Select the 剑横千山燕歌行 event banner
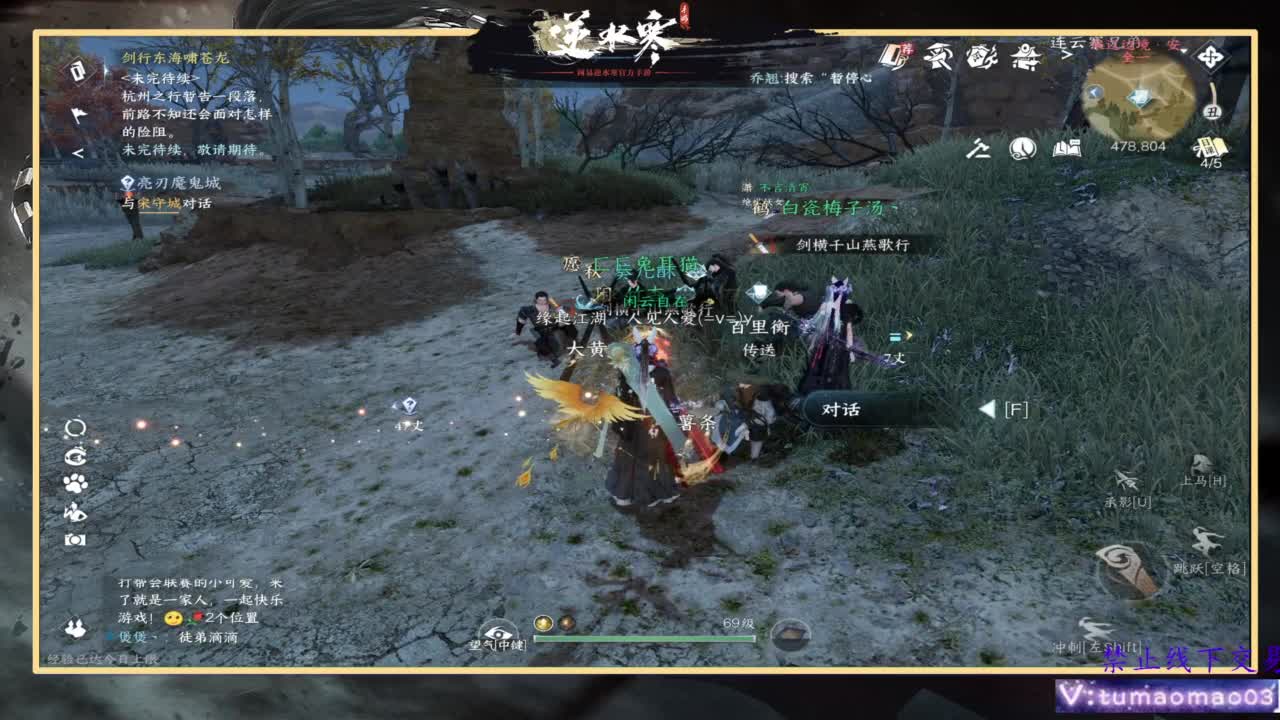Image resolution: width=1280 pixels, height=720 pixels. pos(855,243)
